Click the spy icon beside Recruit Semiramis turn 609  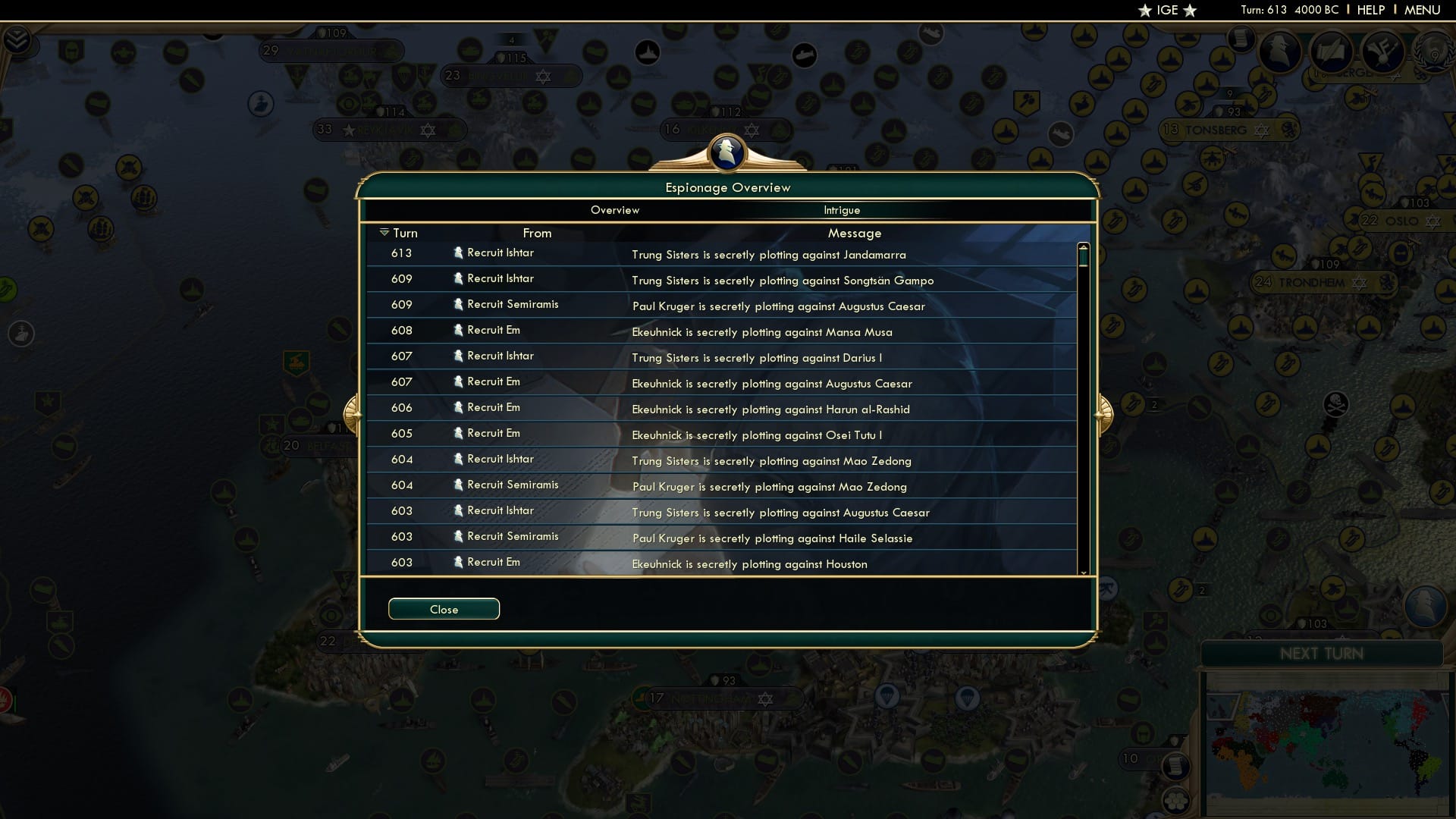point(458,304)
